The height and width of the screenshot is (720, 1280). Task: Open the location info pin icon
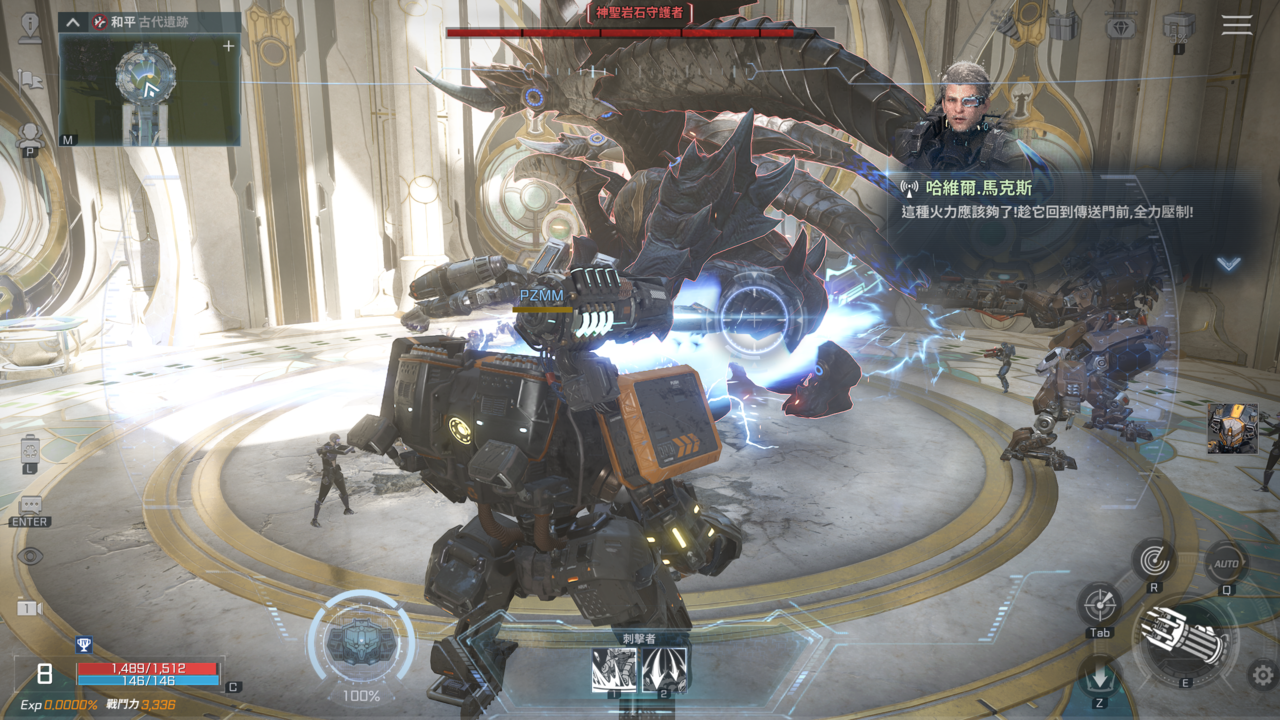coord(30,27)
